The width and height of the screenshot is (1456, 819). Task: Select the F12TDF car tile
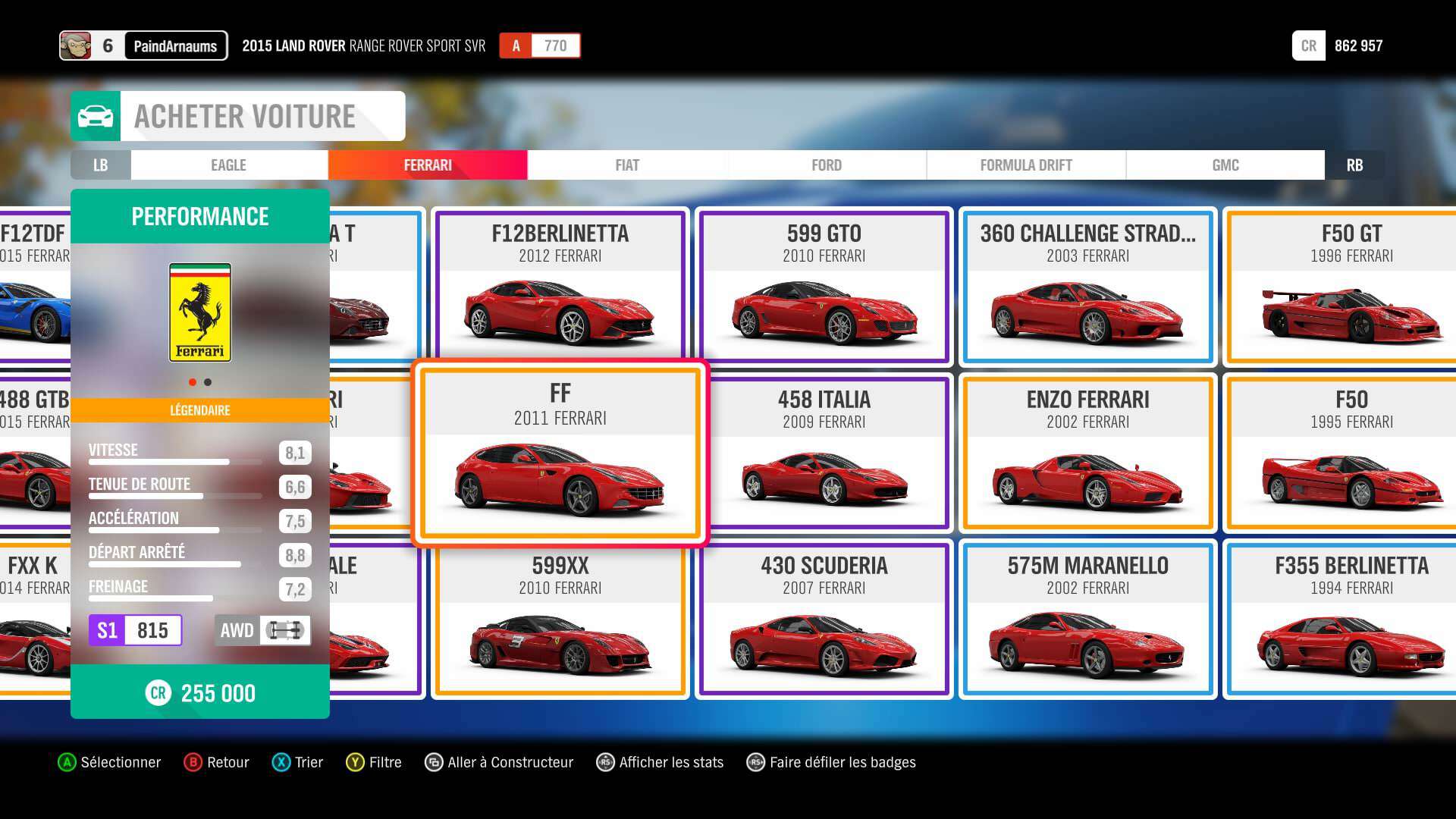click(34, 287)
